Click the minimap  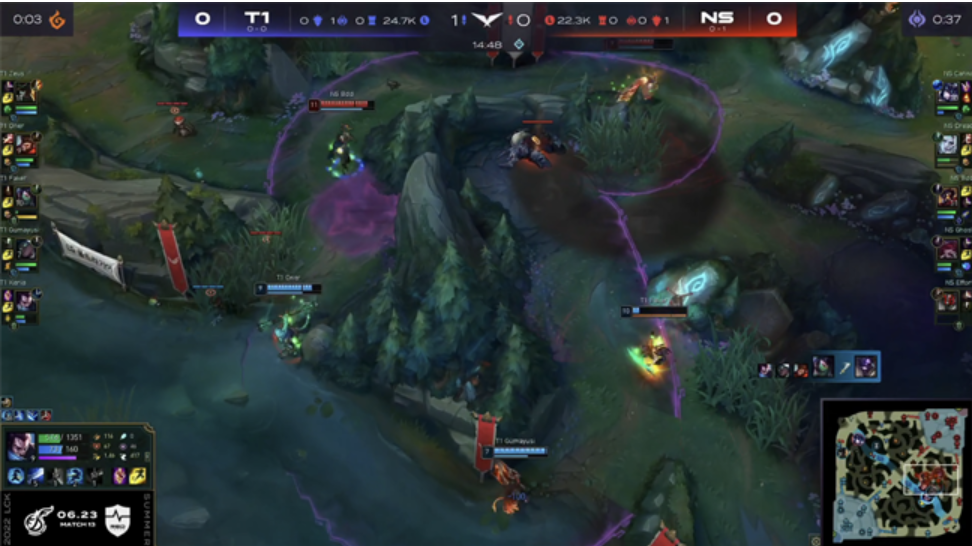[x=895, y=472]
